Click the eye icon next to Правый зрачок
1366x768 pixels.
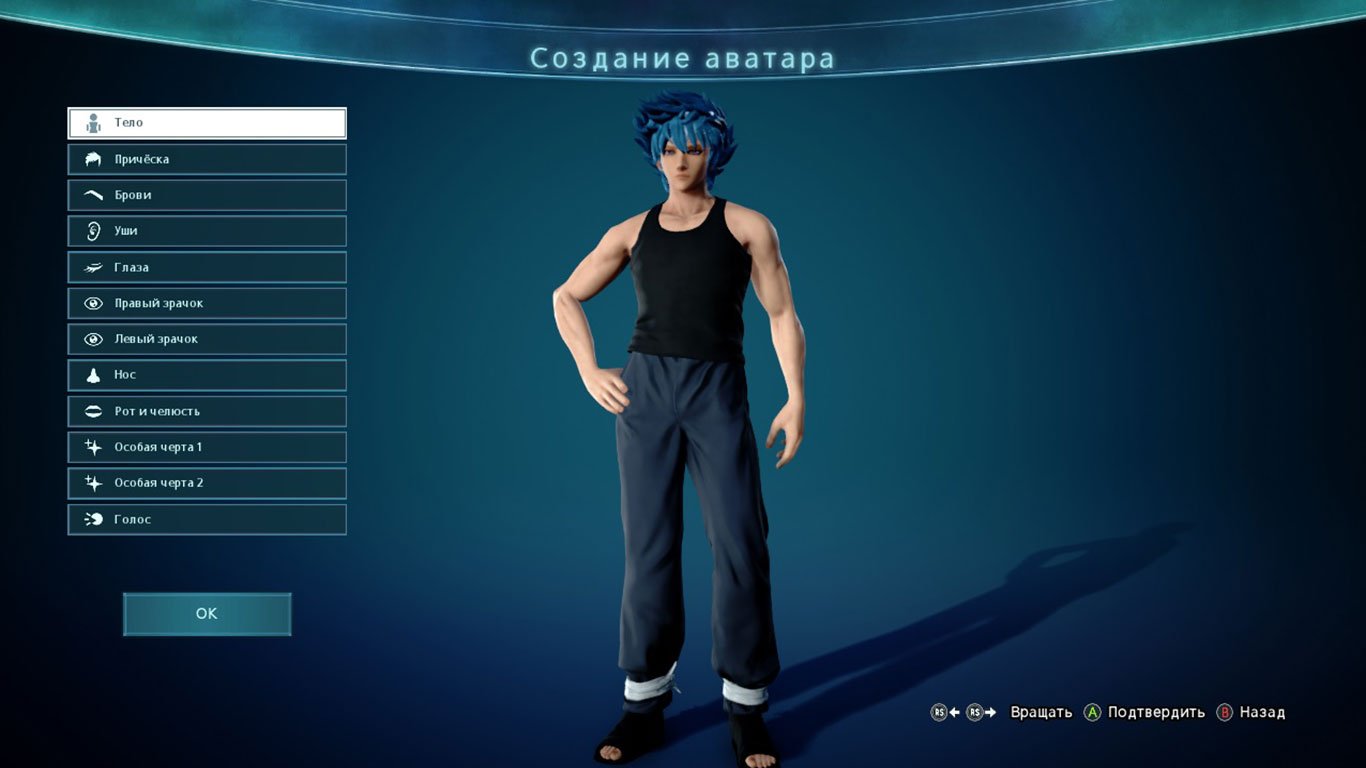[93, 302]
